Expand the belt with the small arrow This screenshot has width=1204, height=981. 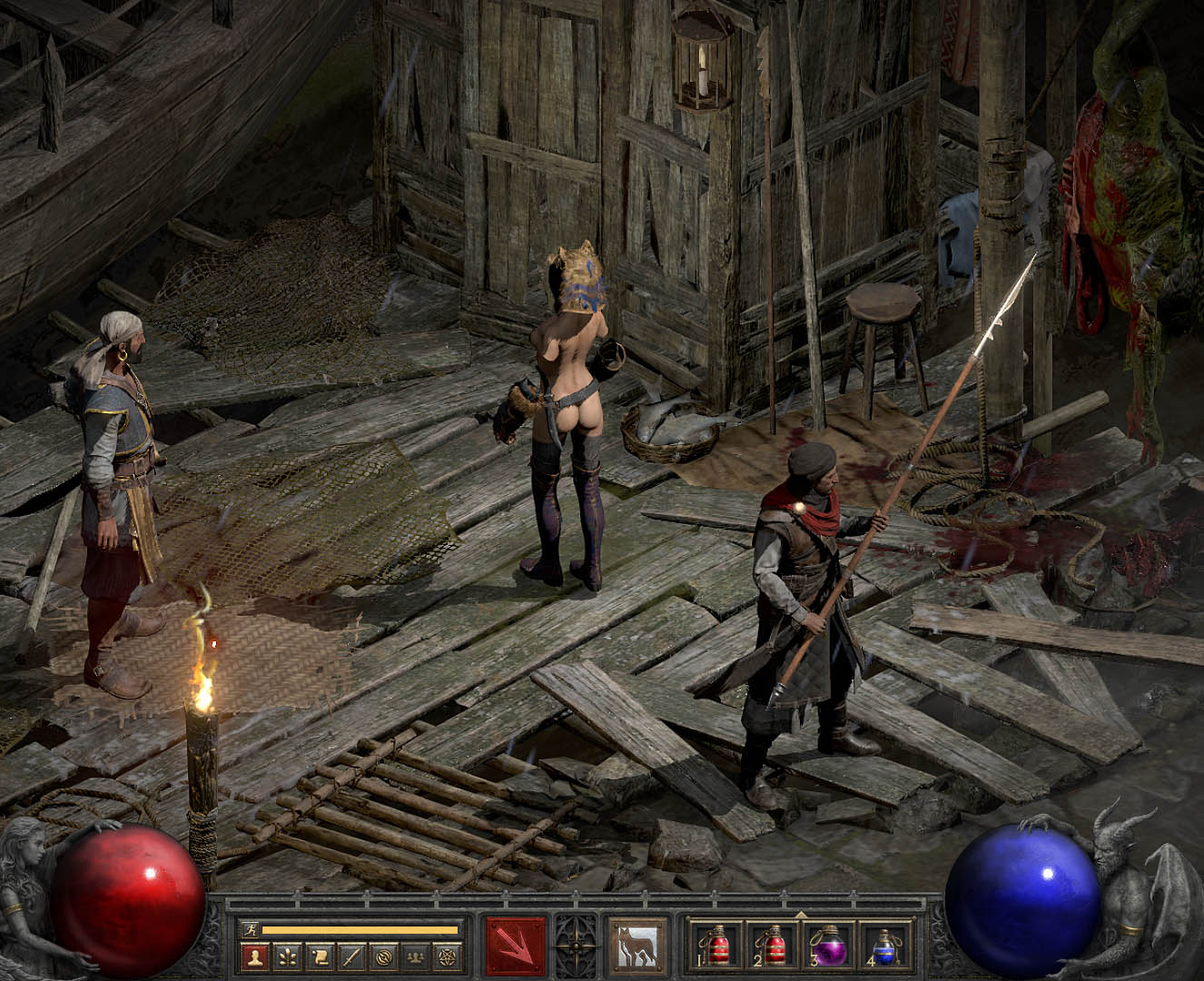click(x=801, y=915)
